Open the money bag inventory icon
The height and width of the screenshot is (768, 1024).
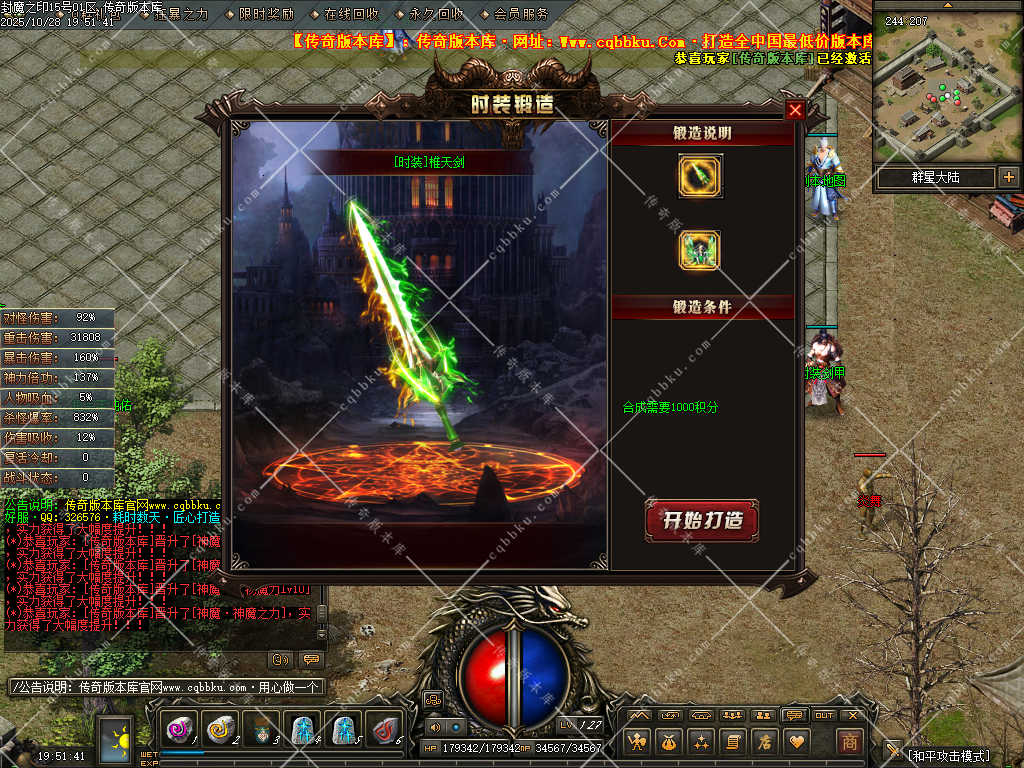click(669, 741)
